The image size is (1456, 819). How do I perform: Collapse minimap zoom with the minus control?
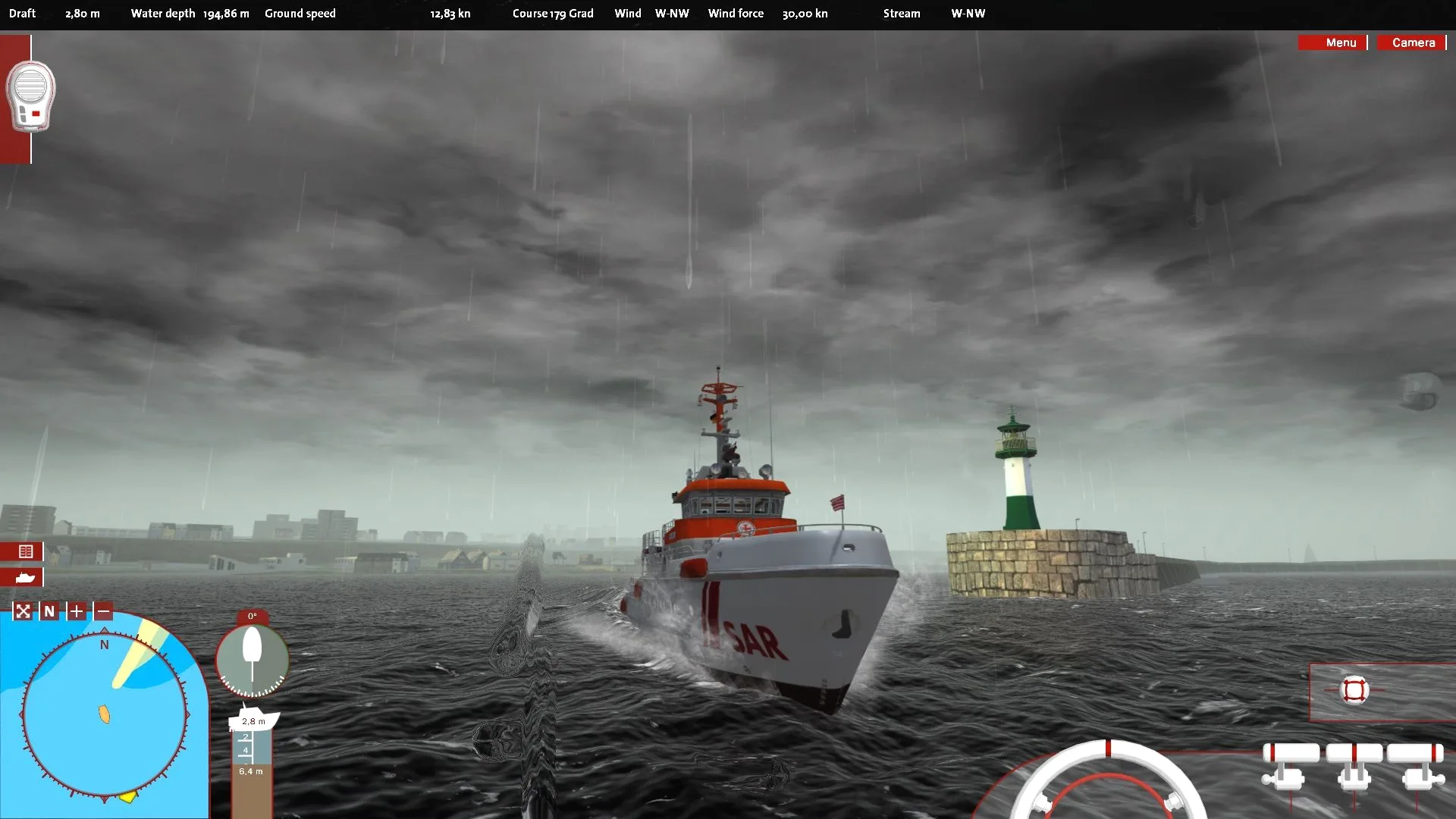(102, 610)
